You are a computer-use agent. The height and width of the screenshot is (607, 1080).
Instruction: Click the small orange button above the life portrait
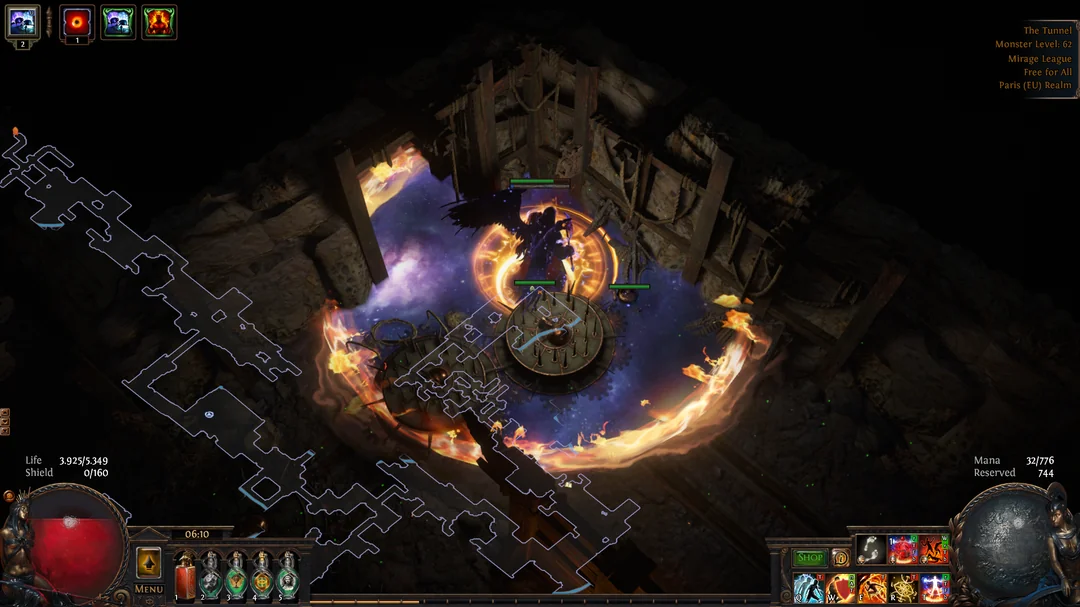click(9, 495)
